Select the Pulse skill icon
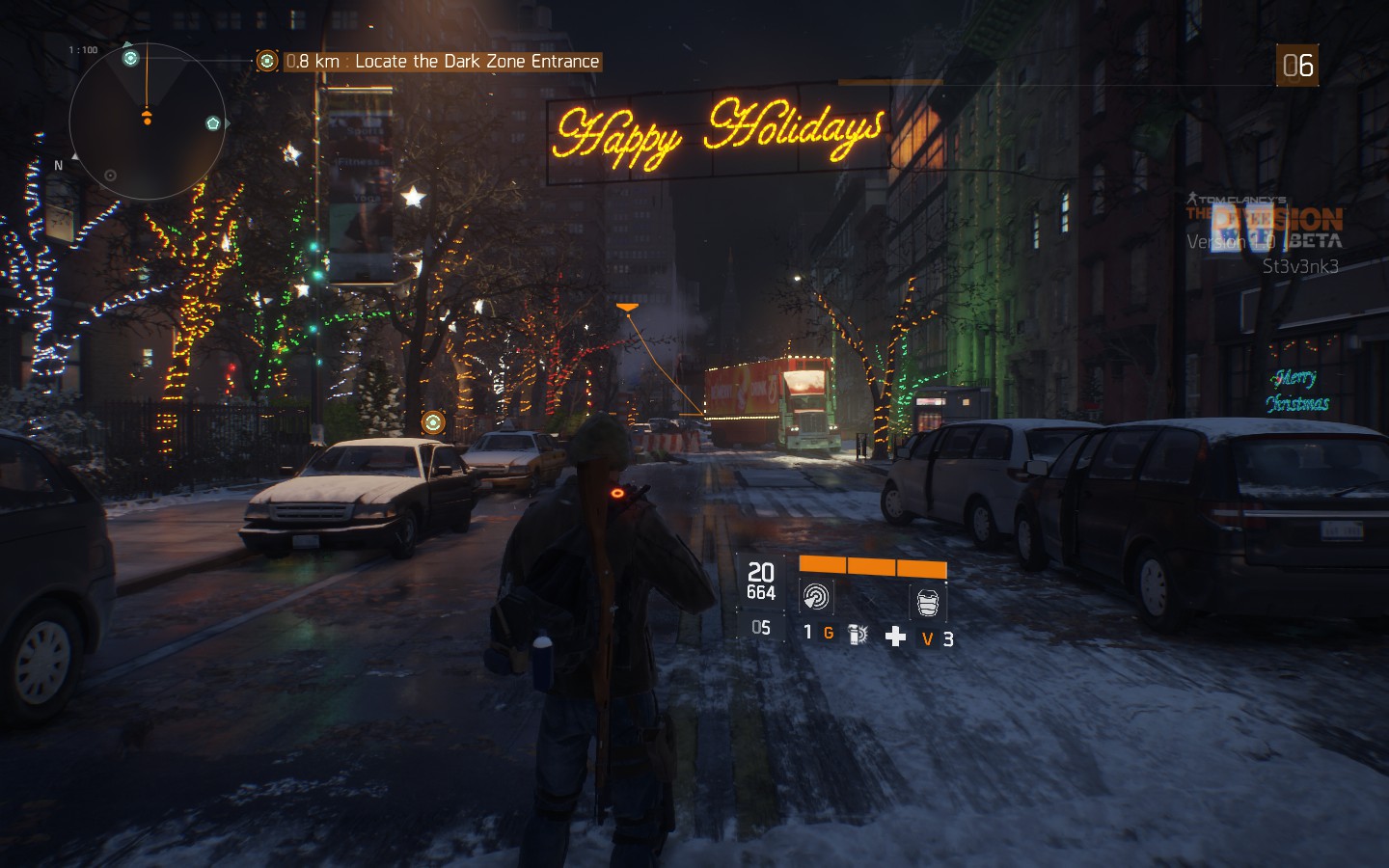Image resolution: width=1389 pixels, height=868 pixels. coord(816,597)
